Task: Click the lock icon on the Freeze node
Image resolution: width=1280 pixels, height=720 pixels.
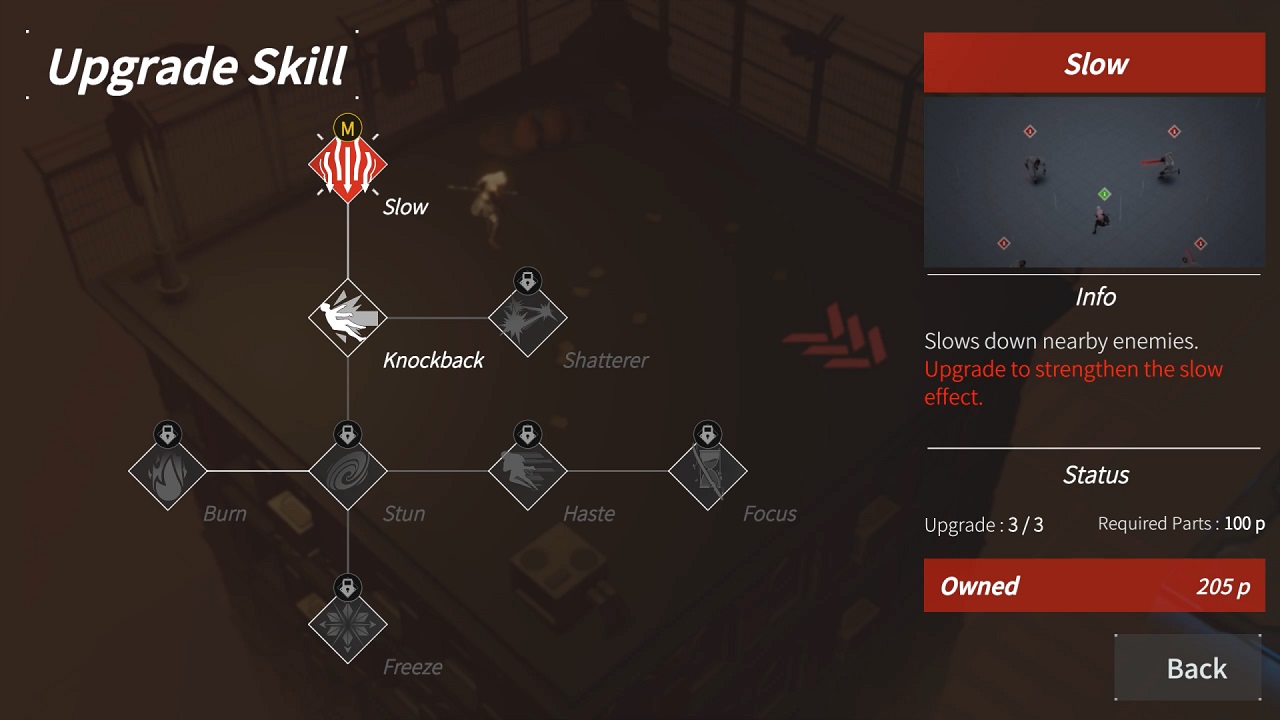Action: coord(347,588)
